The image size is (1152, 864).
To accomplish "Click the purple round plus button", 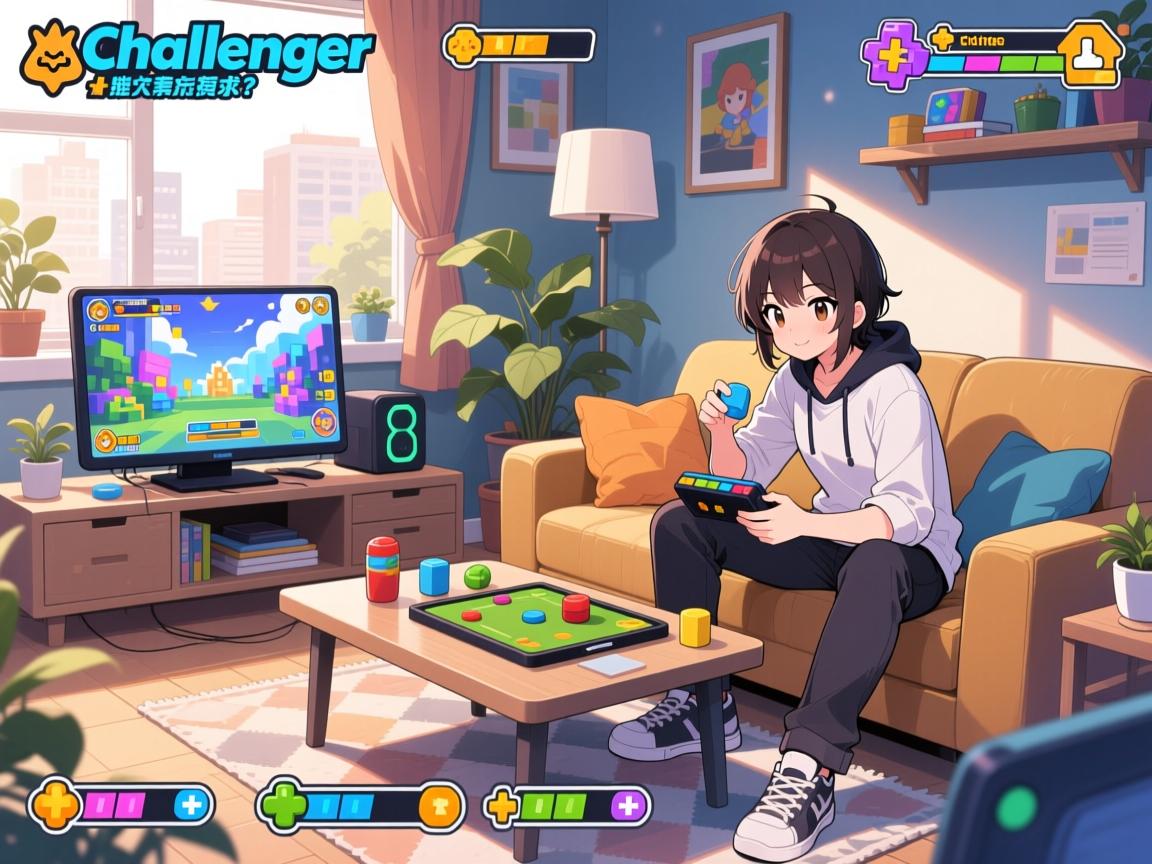I will coord(627,805).
